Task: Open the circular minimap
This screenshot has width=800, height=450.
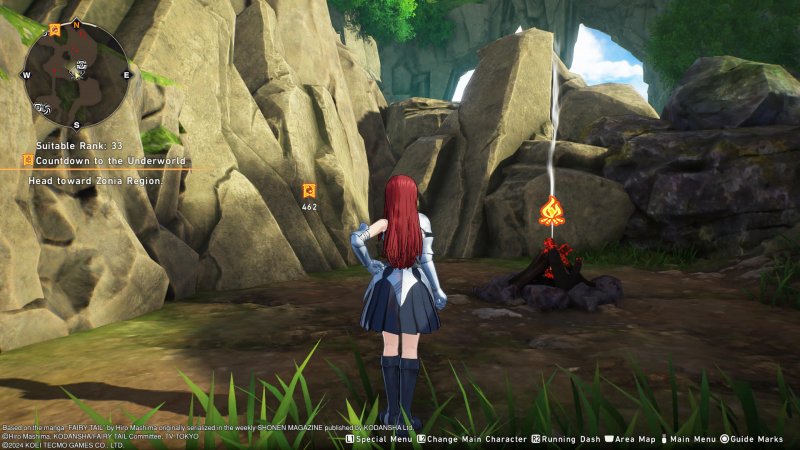Action: pyautogui.click(x=76, y=74)
